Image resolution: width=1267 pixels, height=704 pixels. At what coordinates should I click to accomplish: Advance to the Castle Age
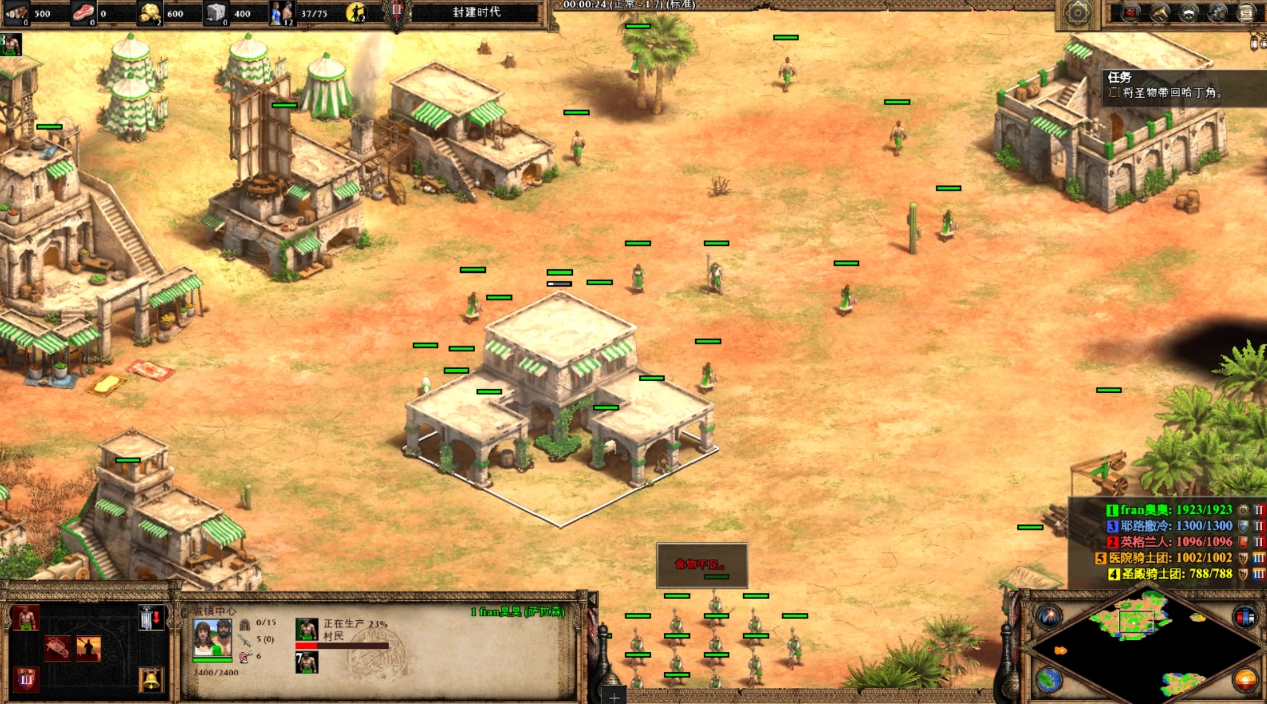tap(25, 680)
